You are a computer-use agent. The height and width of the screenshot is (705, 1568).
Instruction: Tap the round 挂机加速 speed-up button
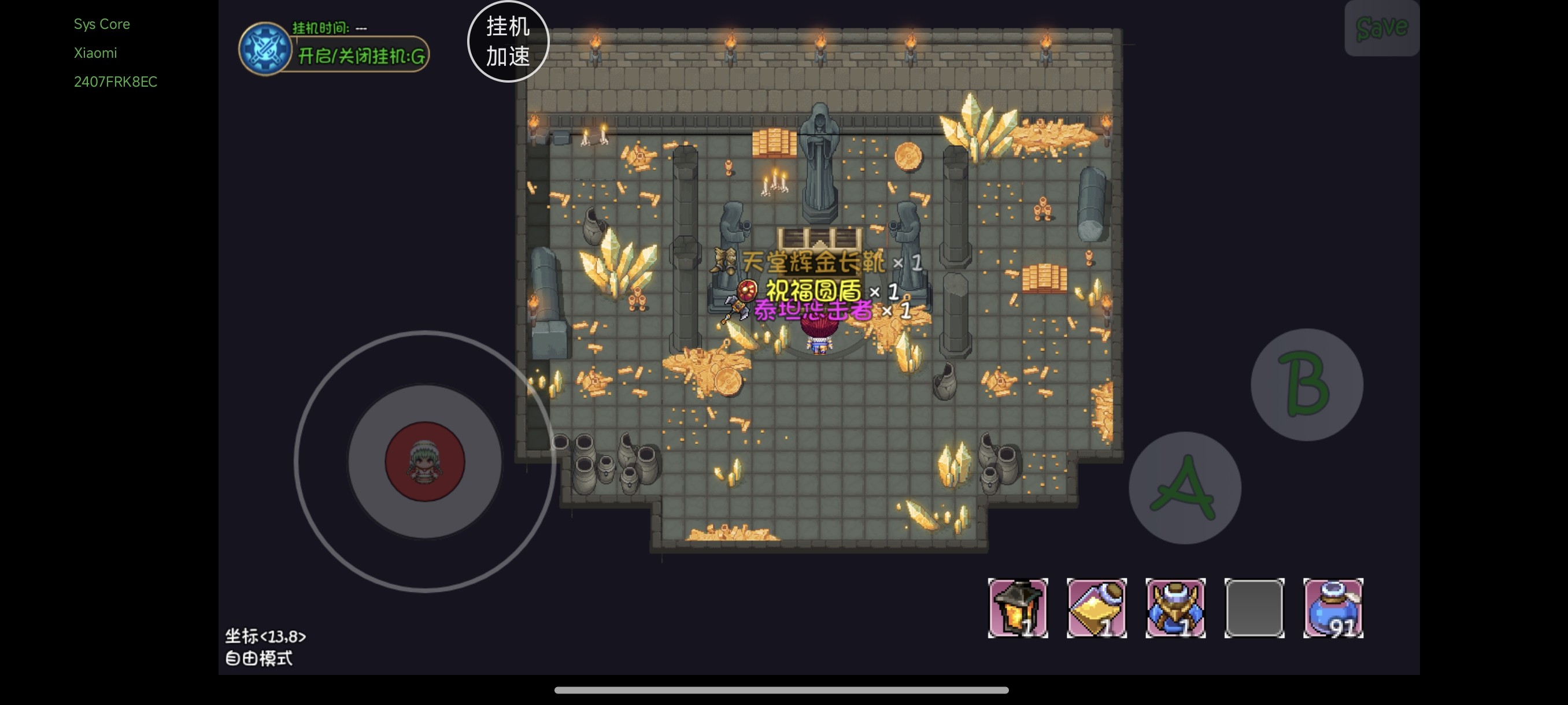pos(508,42)
